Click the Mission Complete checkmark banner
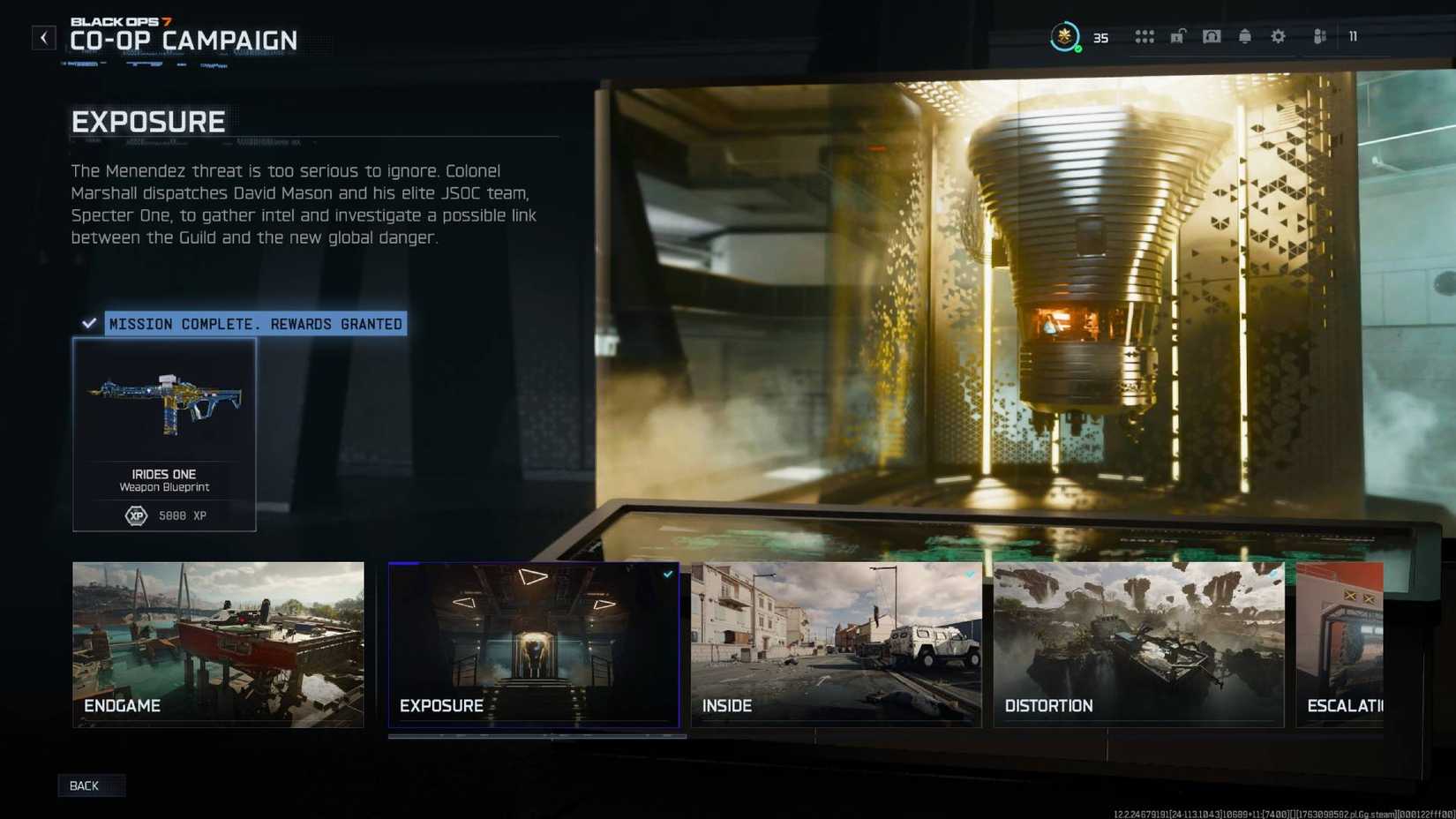This screenshot has width=1456, height=819. pyautogui.click(x=88, y=322)
